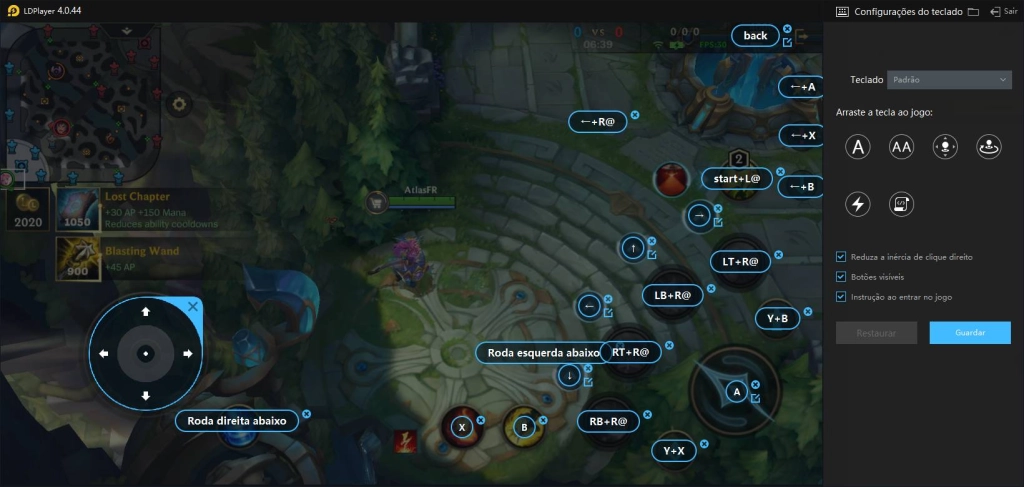Image resolution: width=1024 pixels, height=487 pixels.
Task: Toggle the Reduza a inércia de clique direito checkbox
Action: [x=841, y=257]
